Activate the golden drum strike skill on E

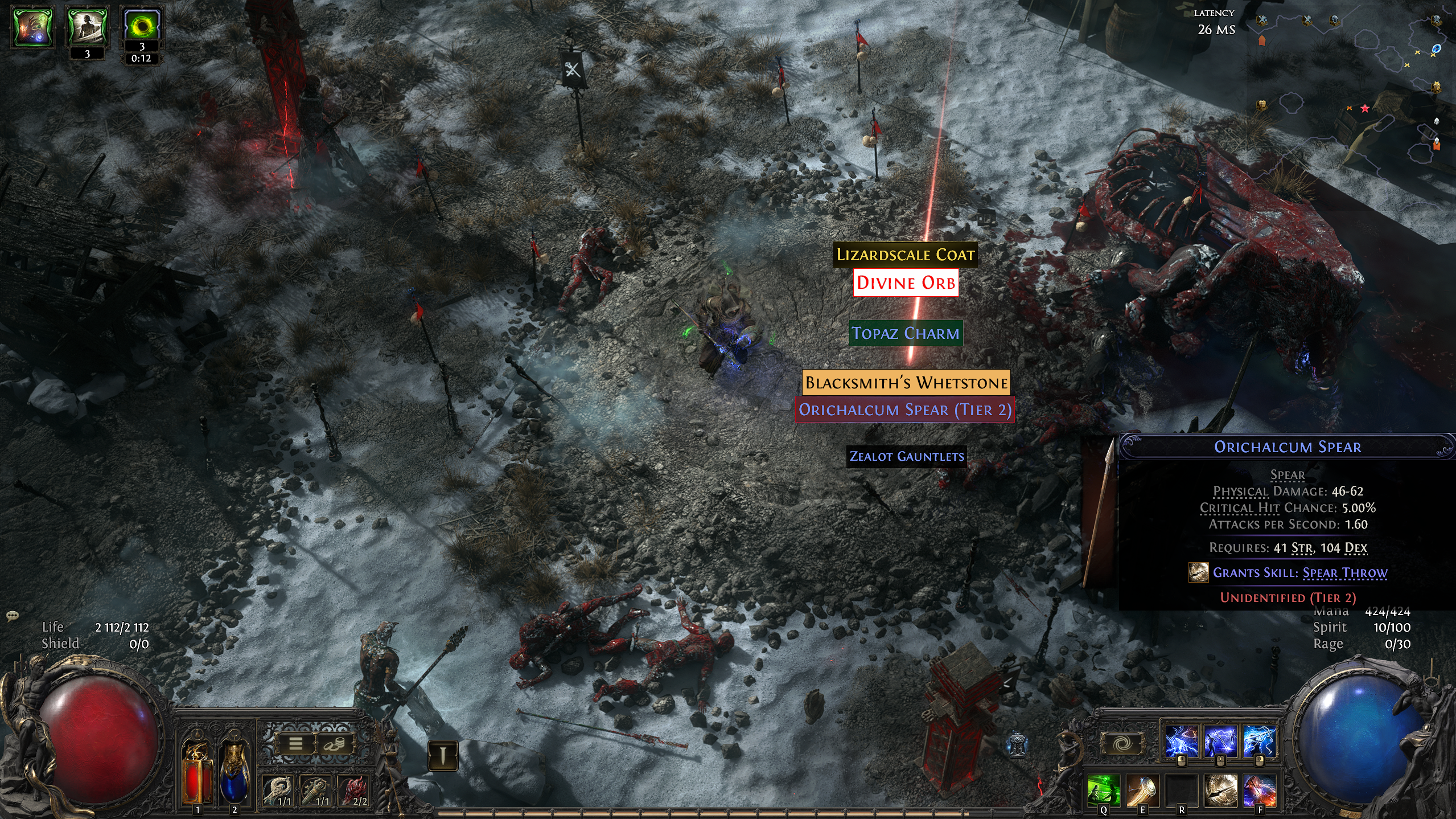[x=1142, y=790]
